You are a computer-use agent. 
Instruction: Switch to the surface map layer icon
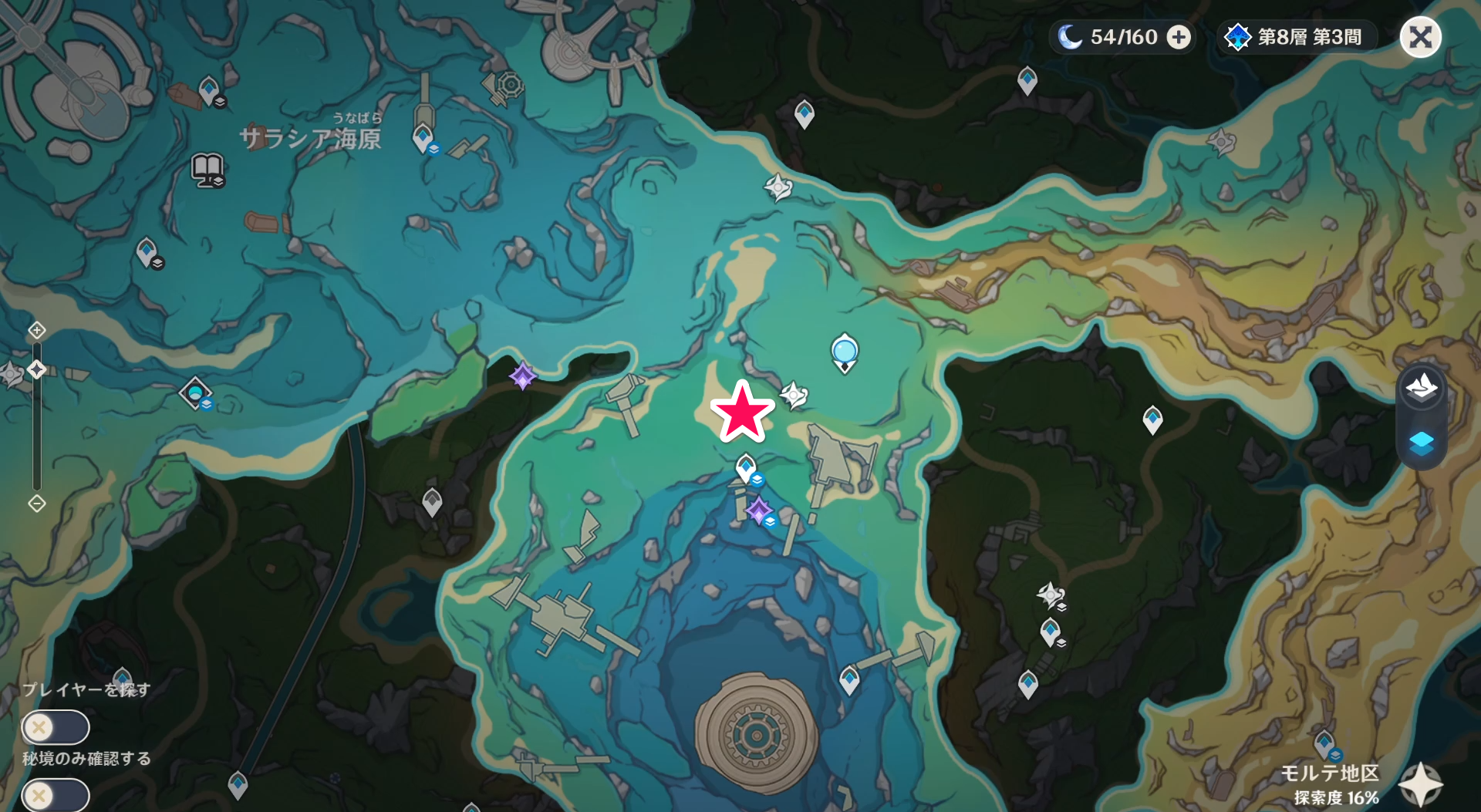tap(1423, 387)
